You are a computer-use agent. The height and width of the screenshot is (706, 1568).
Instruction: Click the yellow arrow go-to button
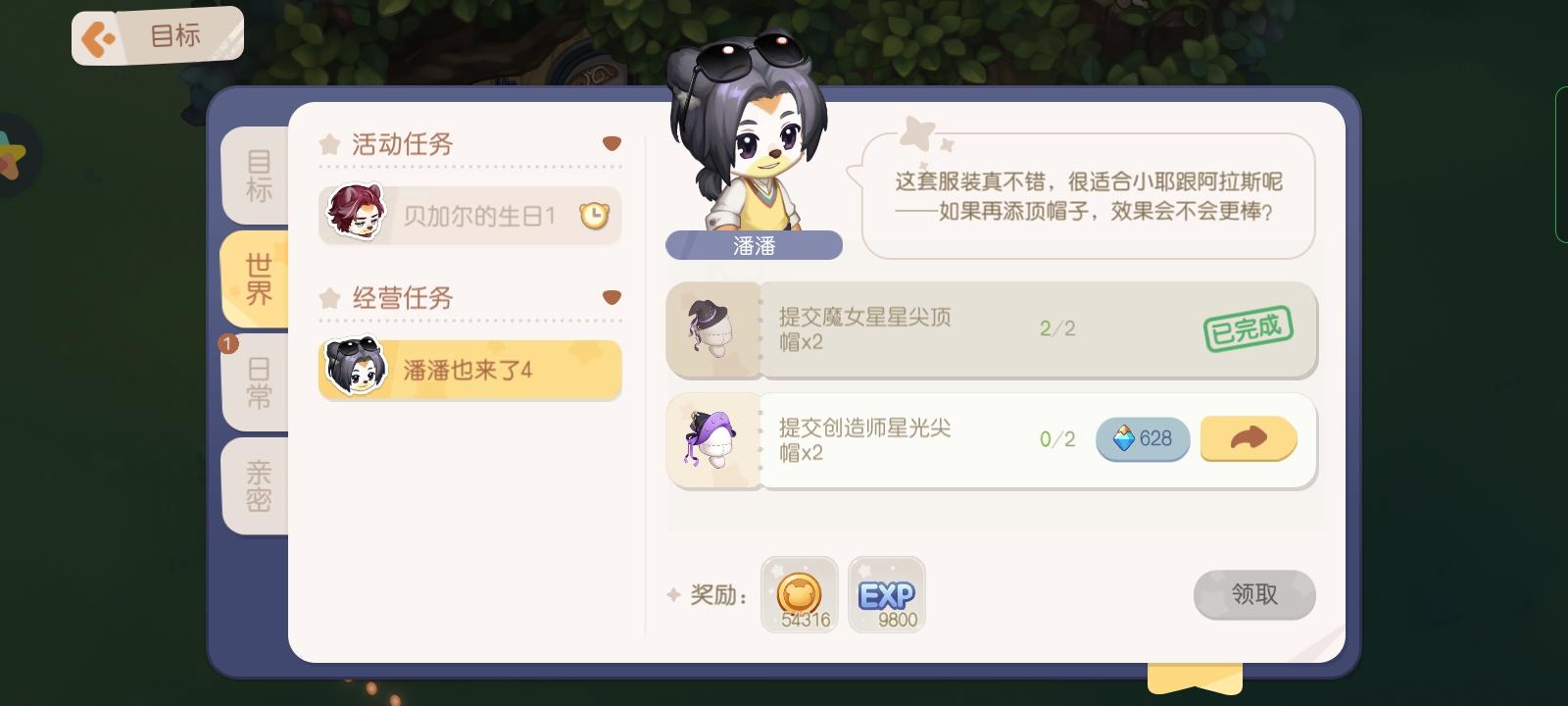click(1249, 439)
